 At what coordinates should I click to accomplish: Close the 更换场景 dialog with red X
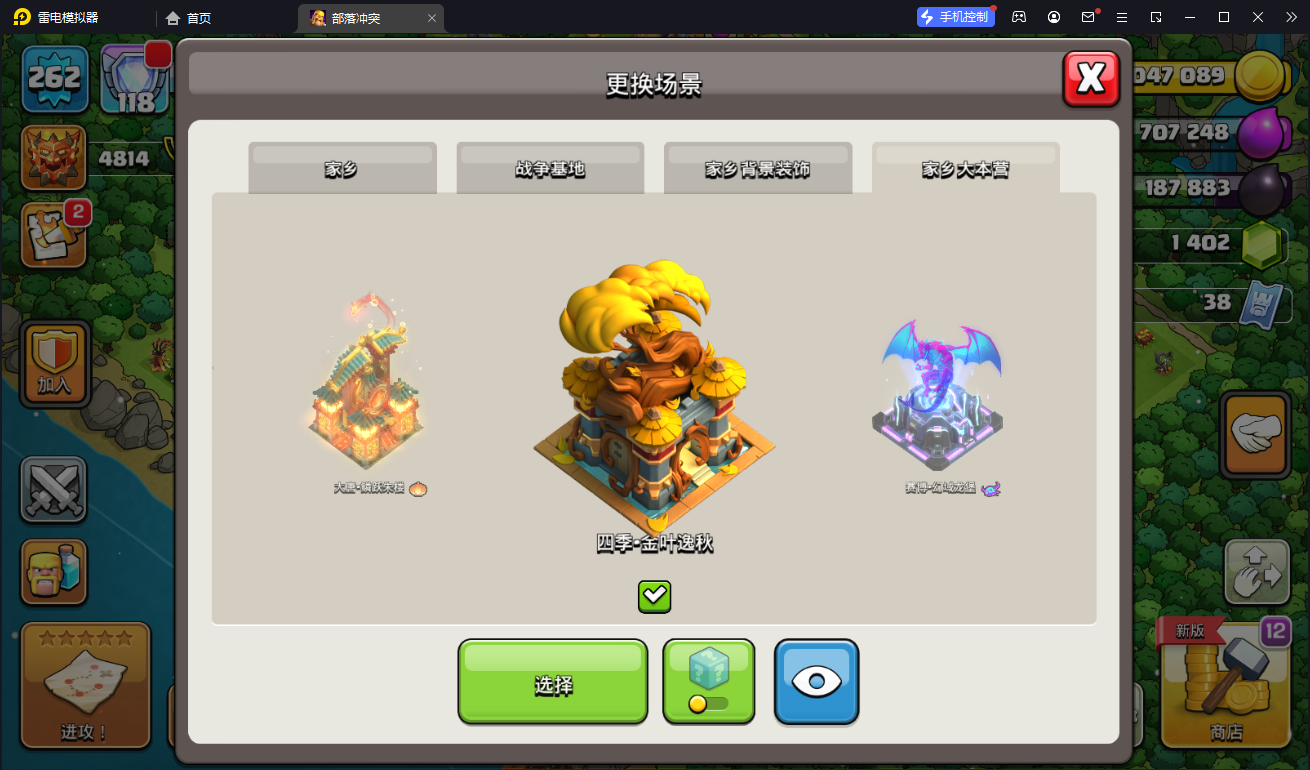click(x=1091, y=78)
